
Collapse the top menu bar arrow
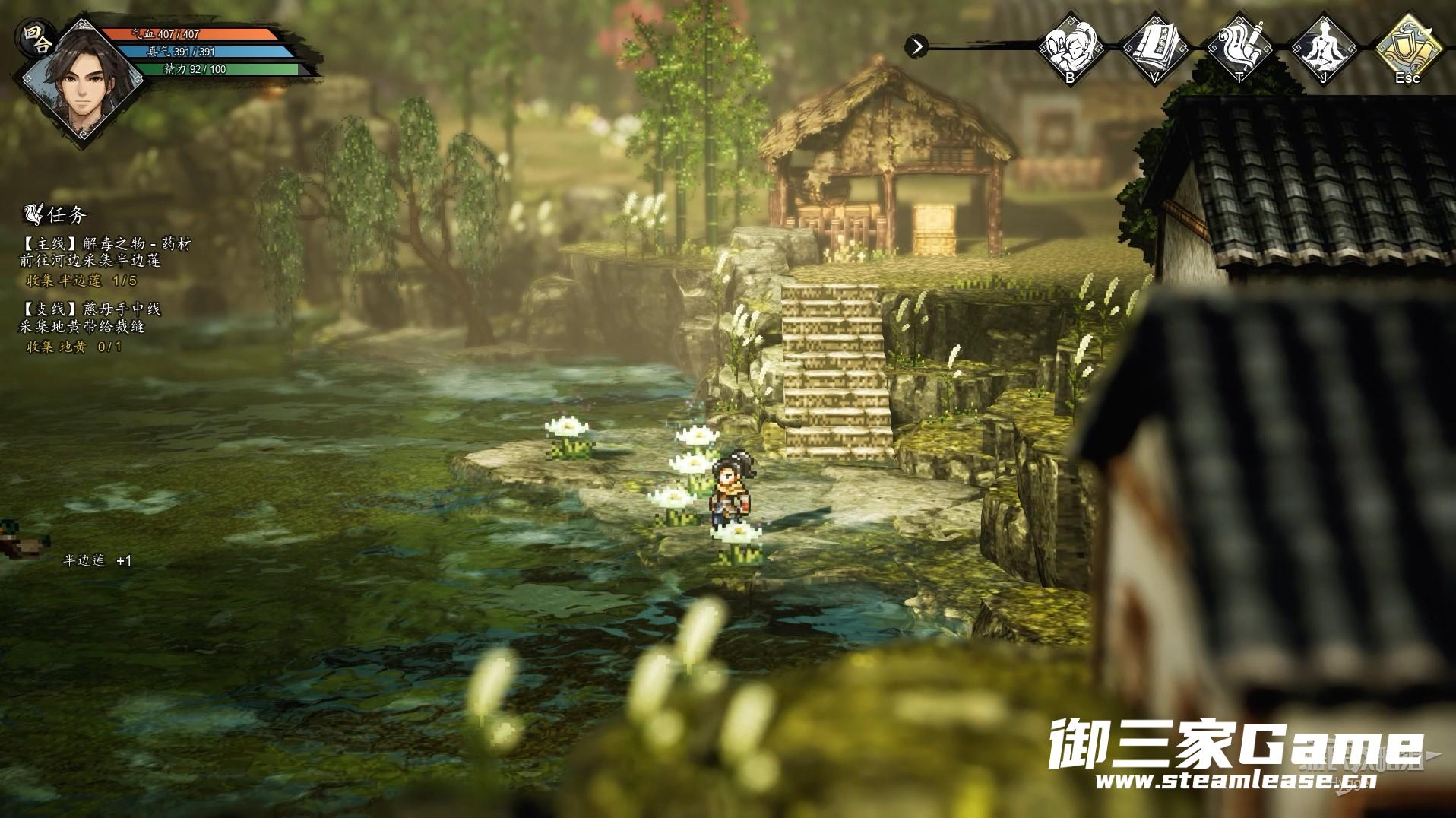(x=917, y=46)
